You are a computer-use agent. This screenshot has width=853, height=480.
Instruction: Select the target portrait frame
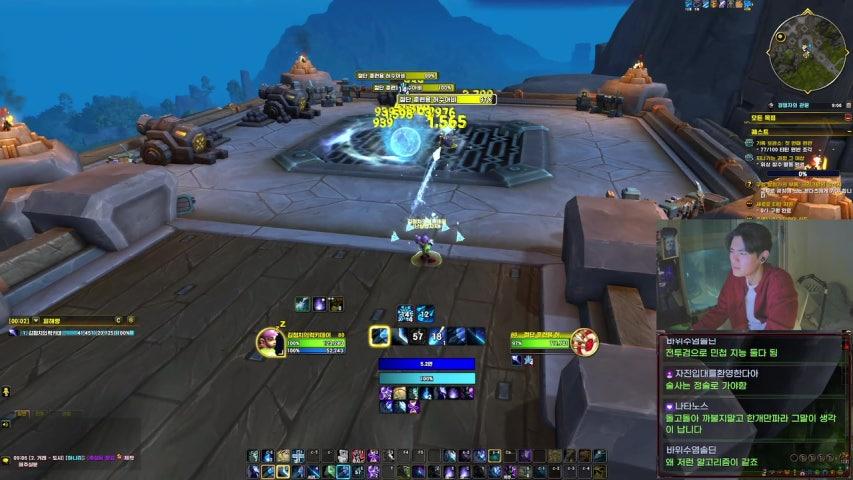(x=584, y=342)
